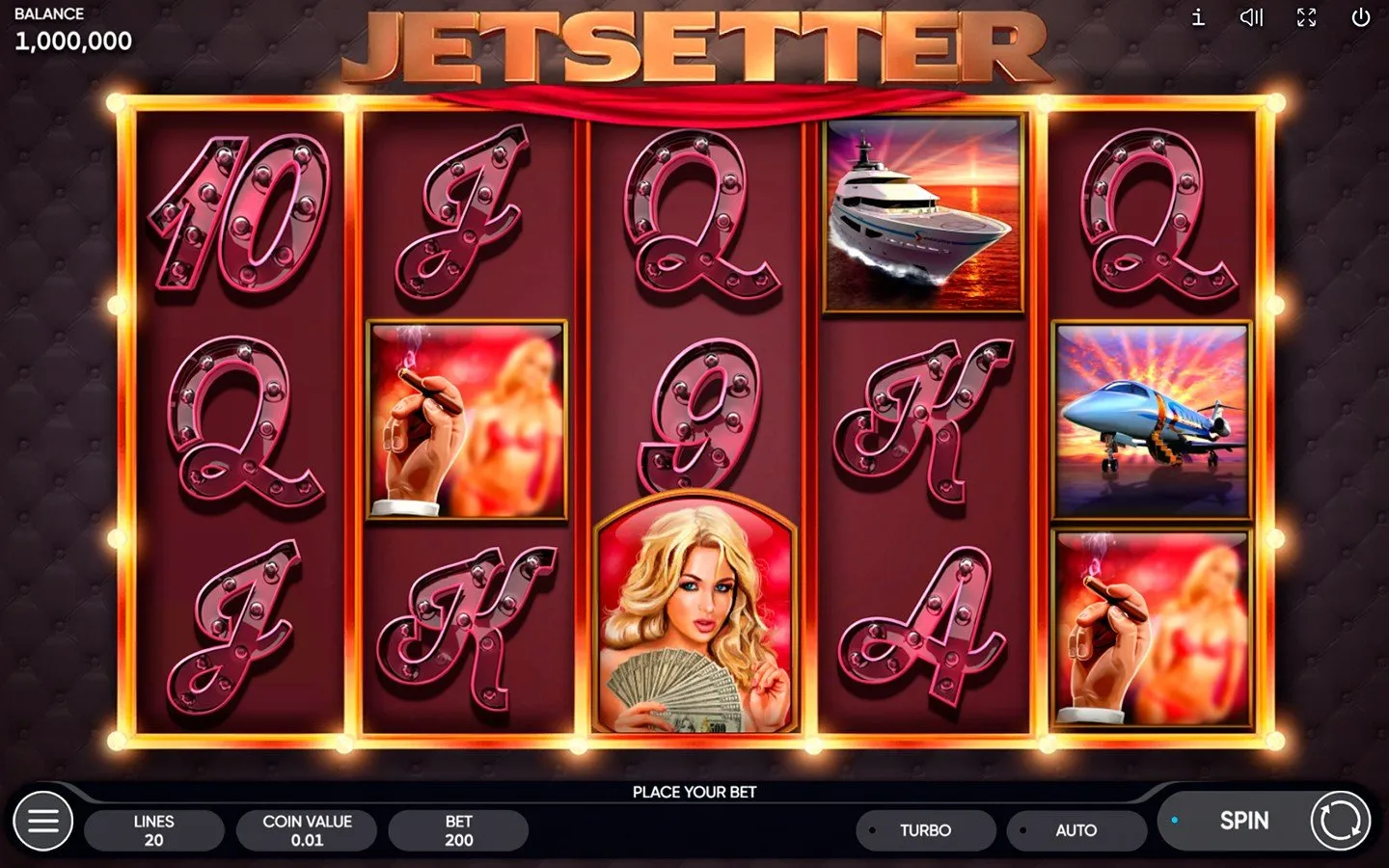The width and height of the screenshot is (1389, 868).
Task: Toggle the indicator dot beside Turbo
Action: [874, 830]
